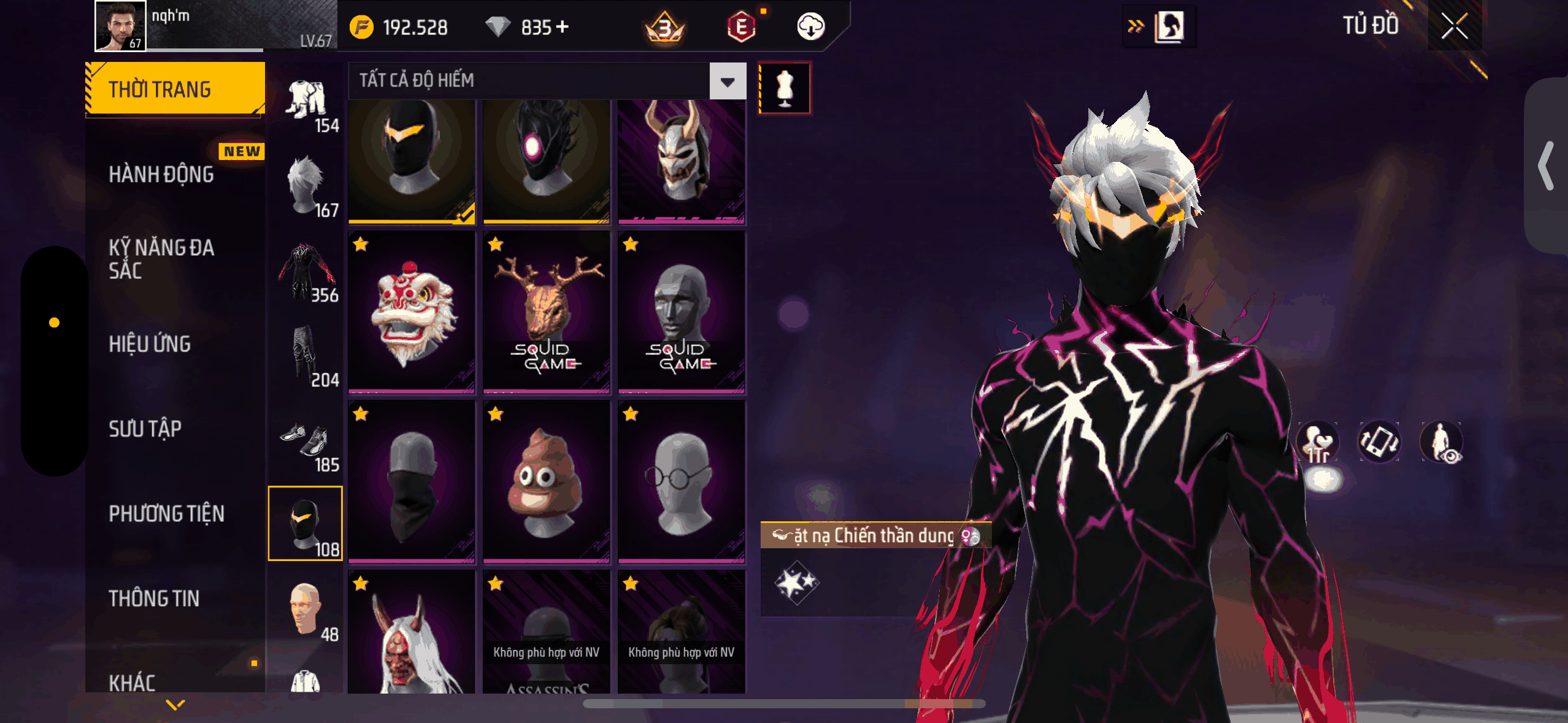Pick the Squid Game deer mask
The height and width of the screenshot is (723, 1568).
click(x=546, y=313)
